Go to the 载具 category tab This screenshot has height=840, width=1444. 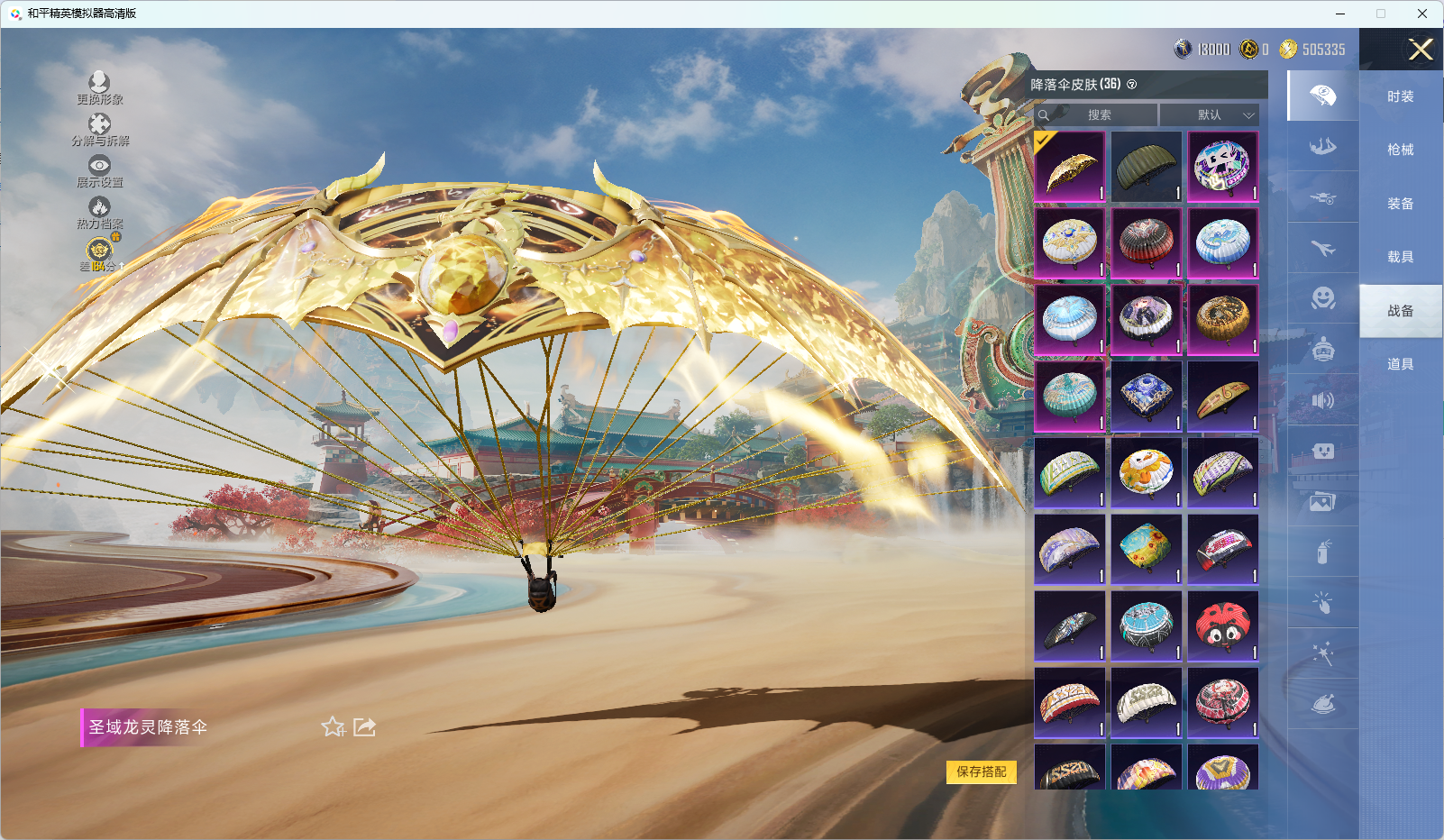[1400, 257]
